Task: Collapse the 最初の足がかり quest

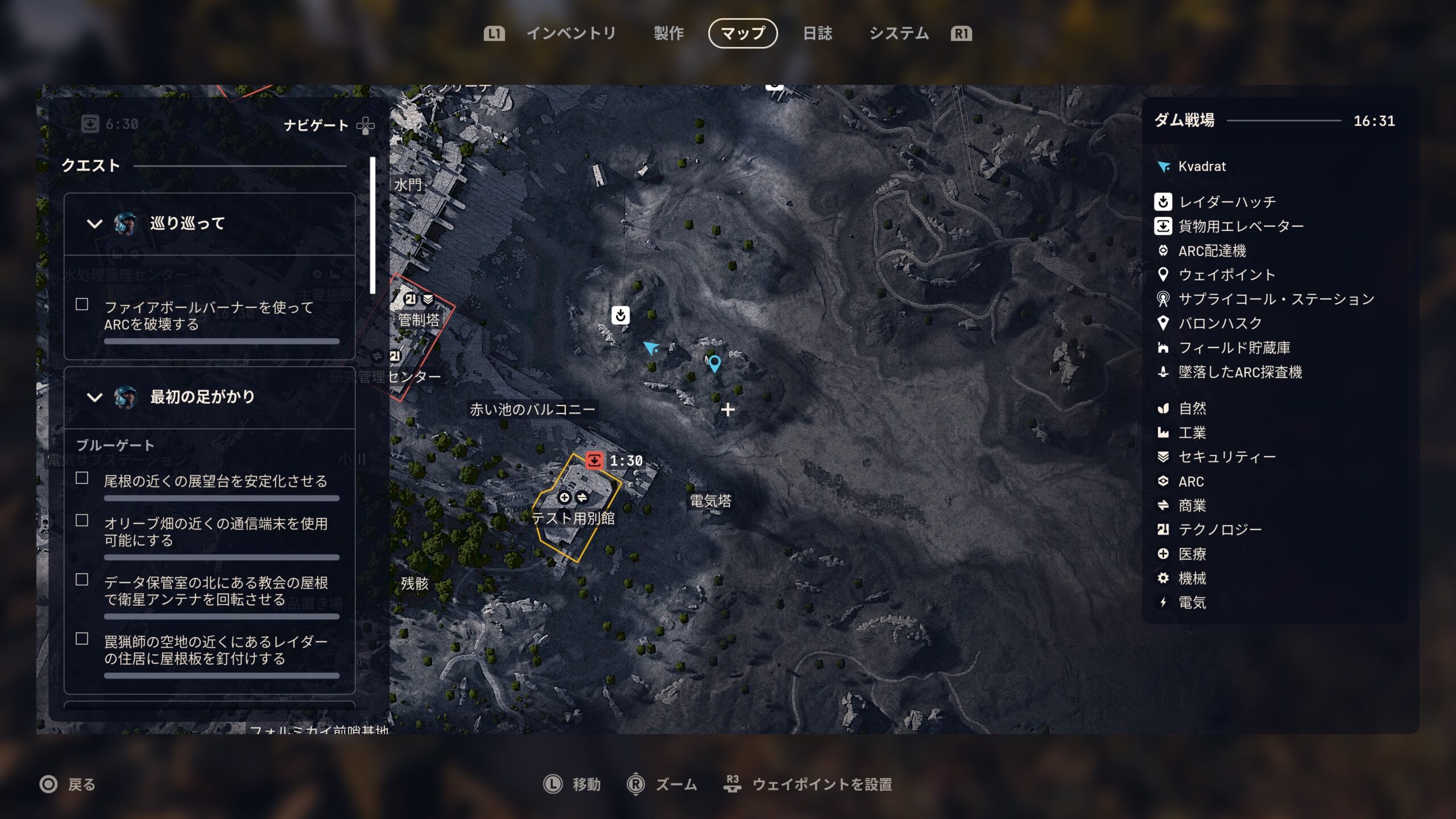Action: 94,397
